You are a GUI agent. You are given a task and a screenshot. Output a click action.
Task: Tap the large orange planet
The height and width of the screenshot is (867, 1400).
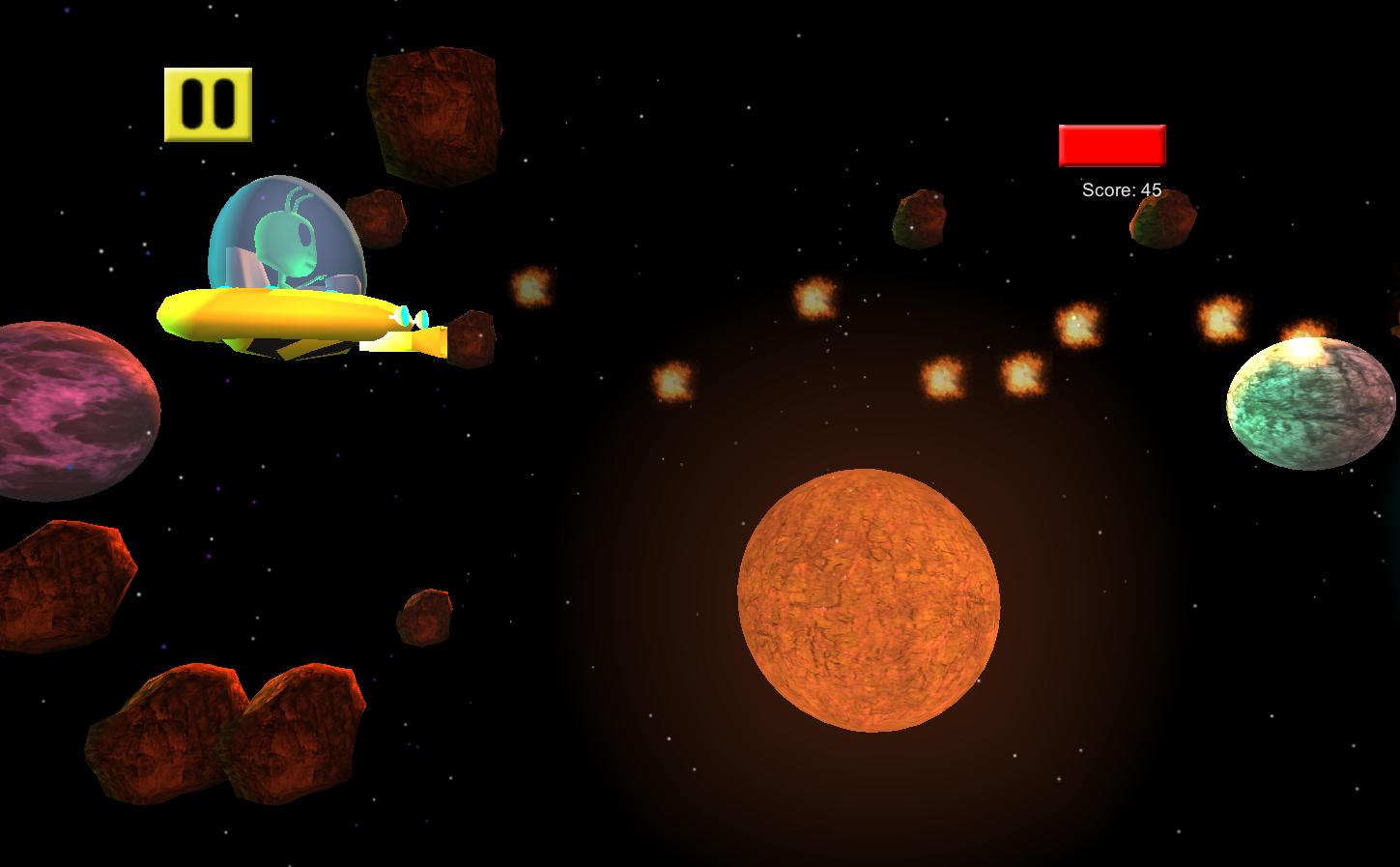coord(870,599)
